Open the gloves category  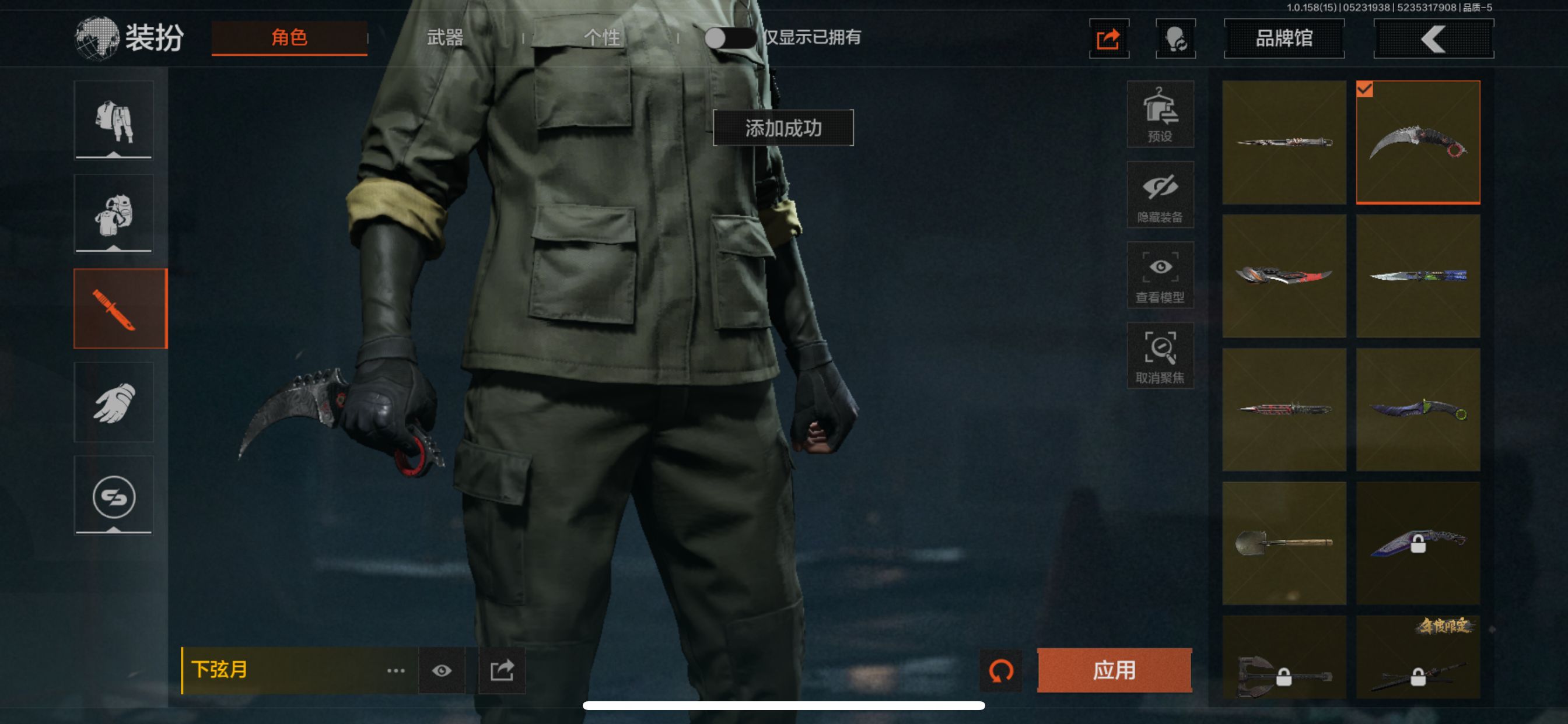[x=114, y=402]
